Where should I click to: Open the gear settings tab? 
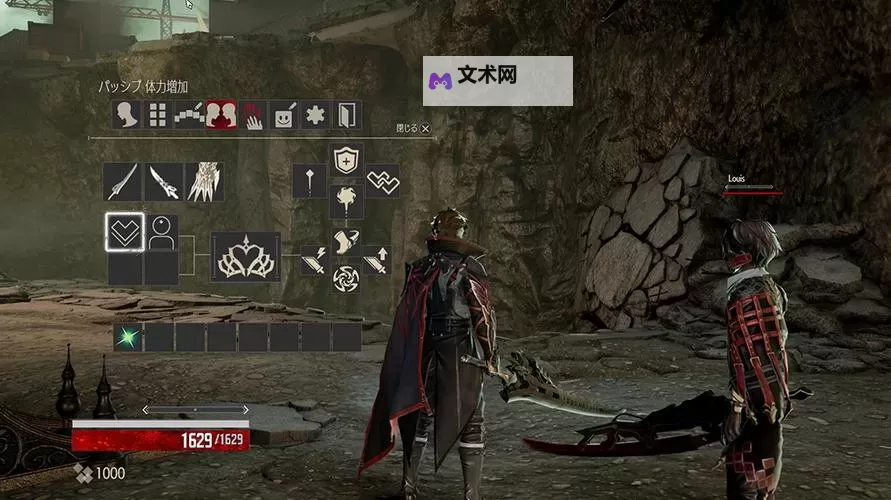(x=316, y=115)
